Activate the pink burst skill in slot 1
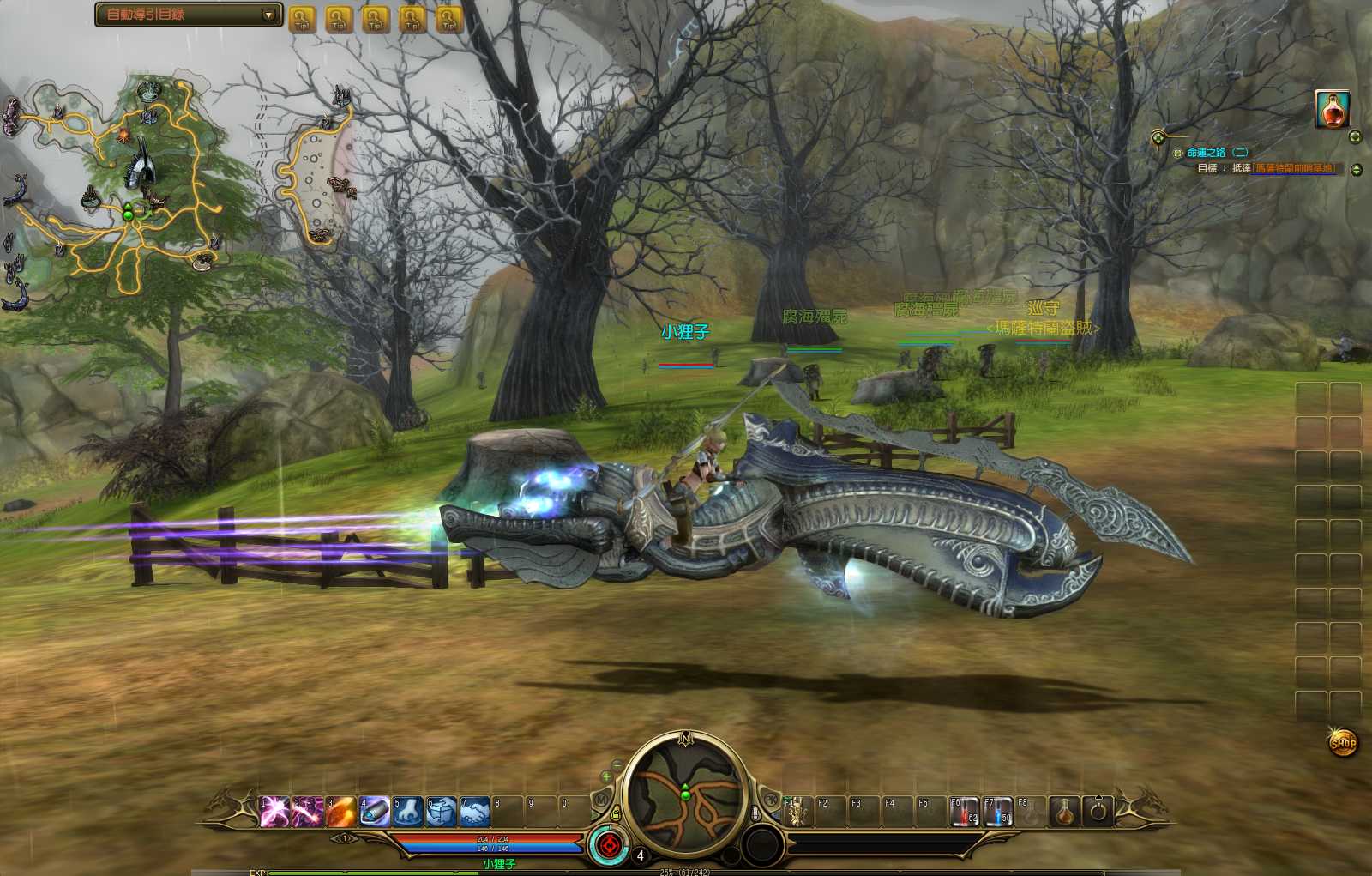 click(x=274, y=811)
